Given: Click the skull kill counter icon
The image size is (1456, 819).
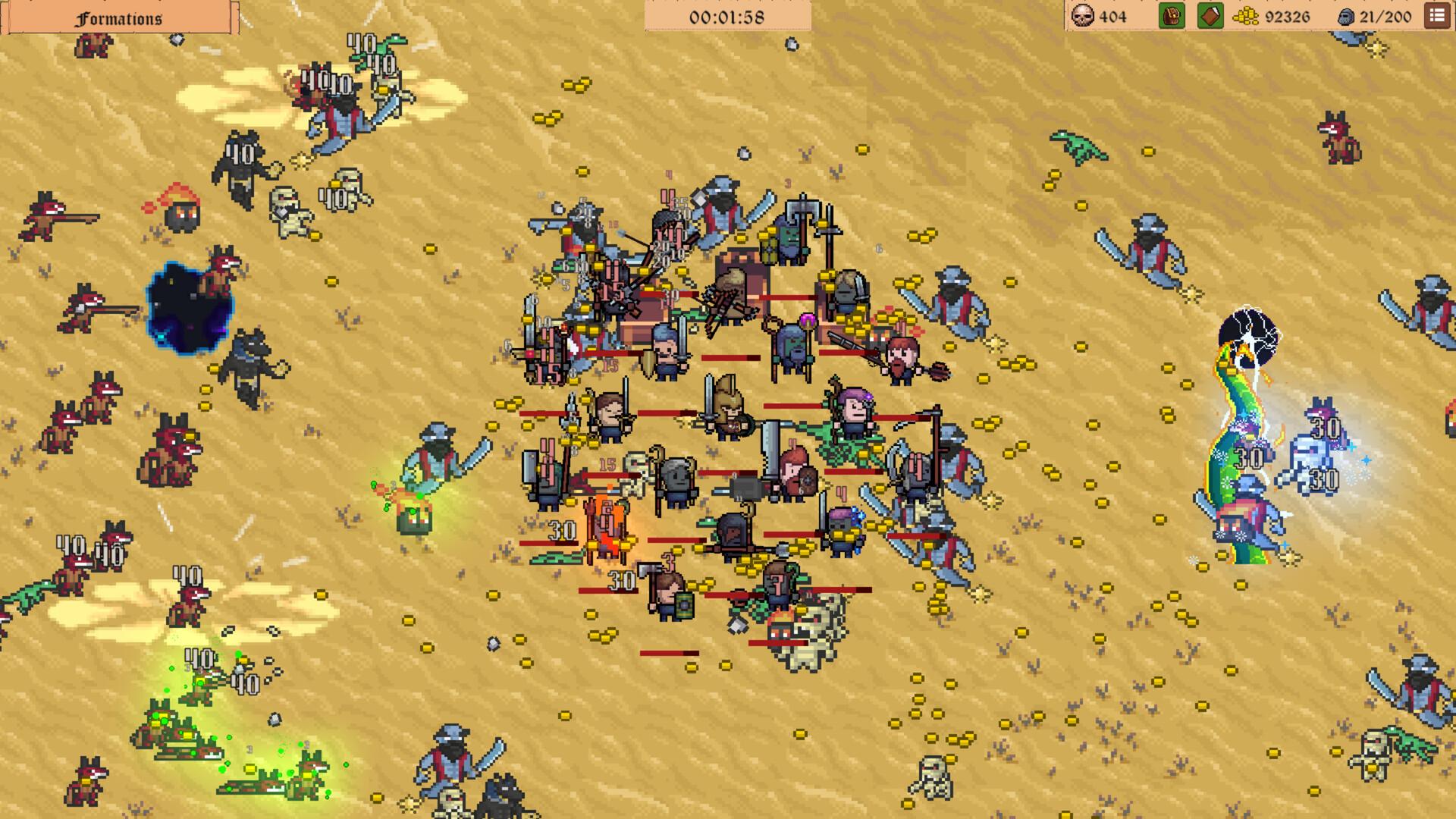Looking at the screenshot, I should (1083, 14).
